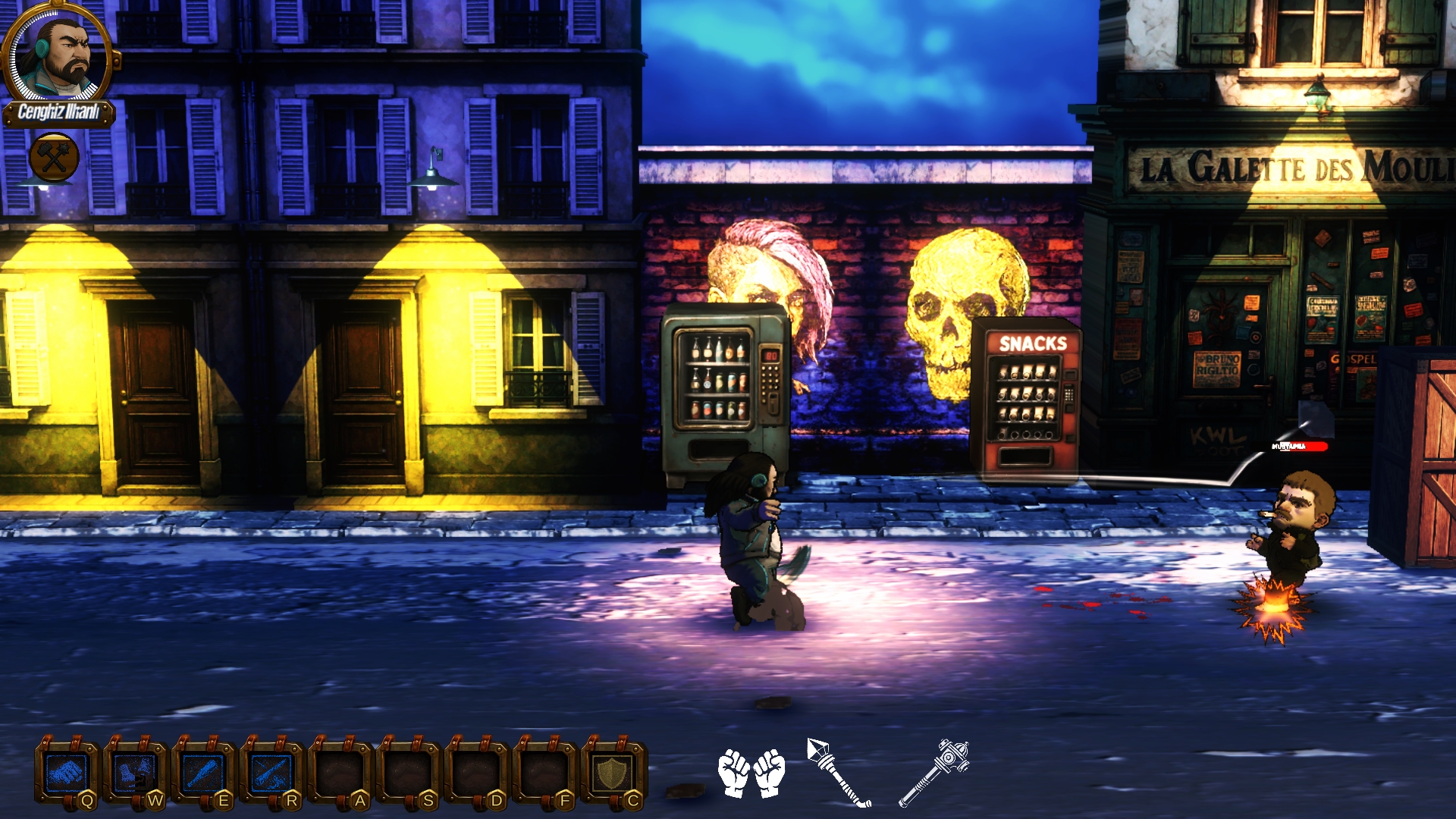Switch to the crystal-tipped cane weapon
The width and height of the screenshot is (1456, 819).
pos(838,772)
